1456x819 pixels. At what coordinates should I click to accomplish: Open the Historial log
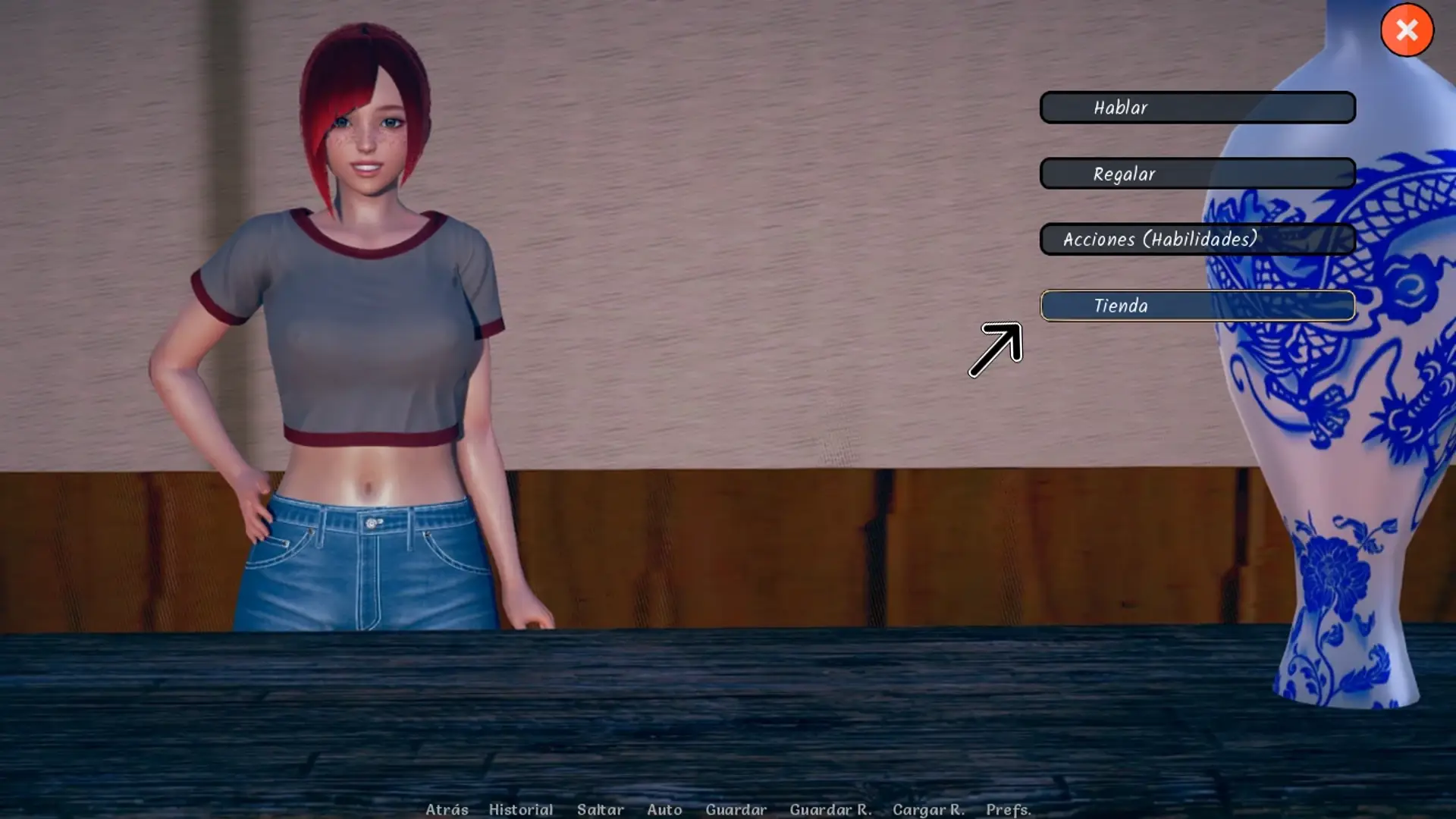[x=520, y=809]
